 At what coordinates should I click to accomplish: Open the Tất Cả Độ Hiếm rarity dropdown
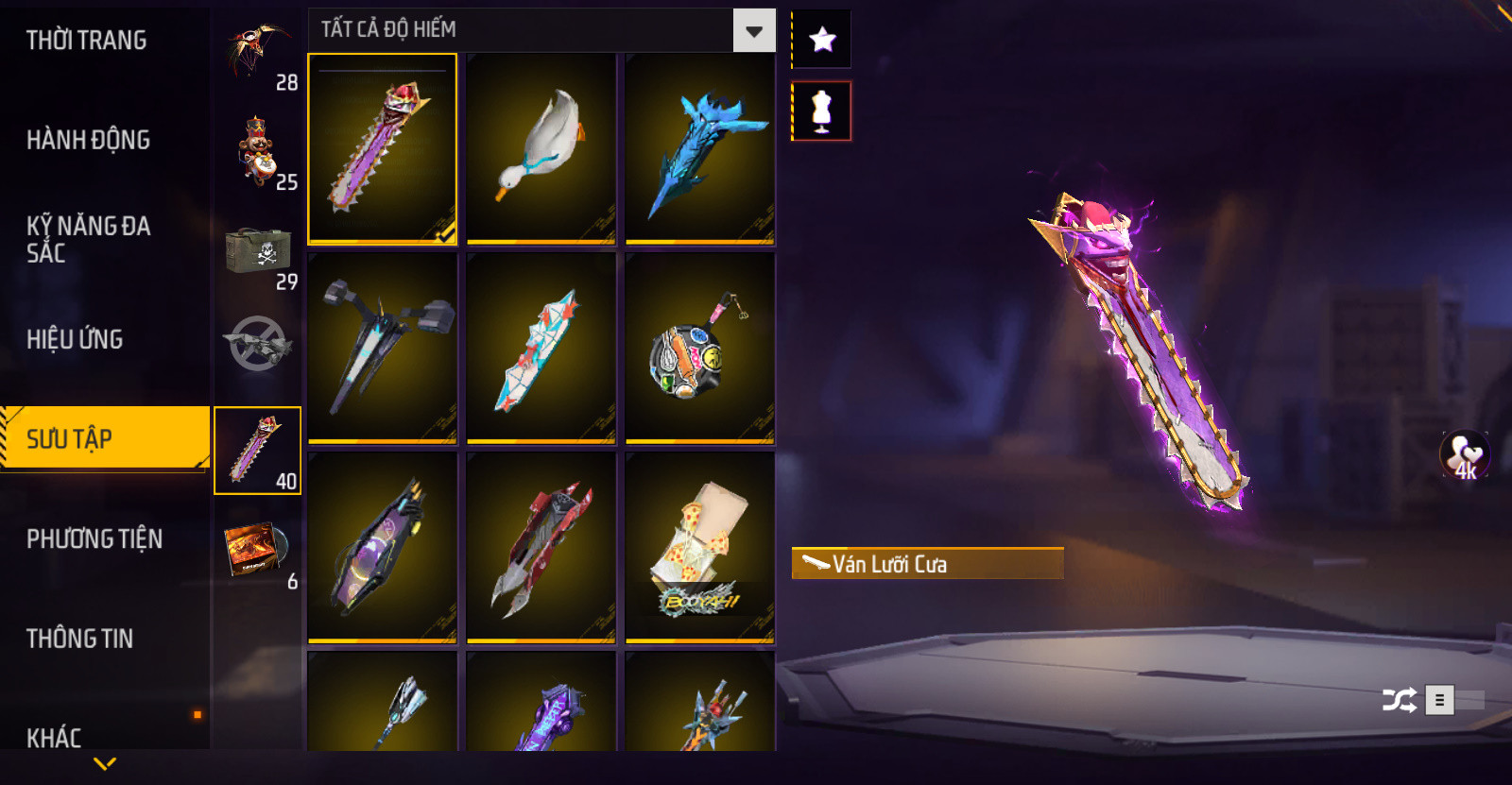click(753, 31)
